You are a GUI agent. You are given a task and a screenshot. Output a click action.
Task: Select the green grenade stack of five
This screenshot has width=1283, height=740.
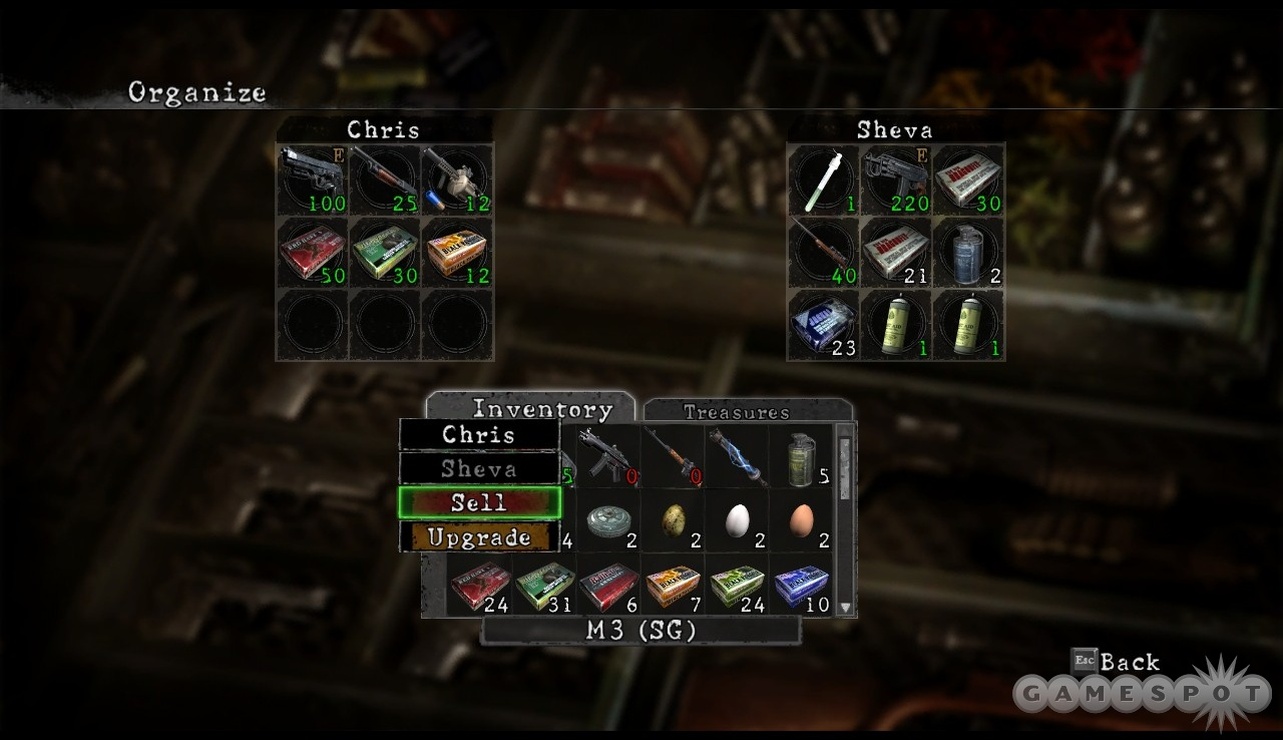pyautogui.click(x=801, y=455)
